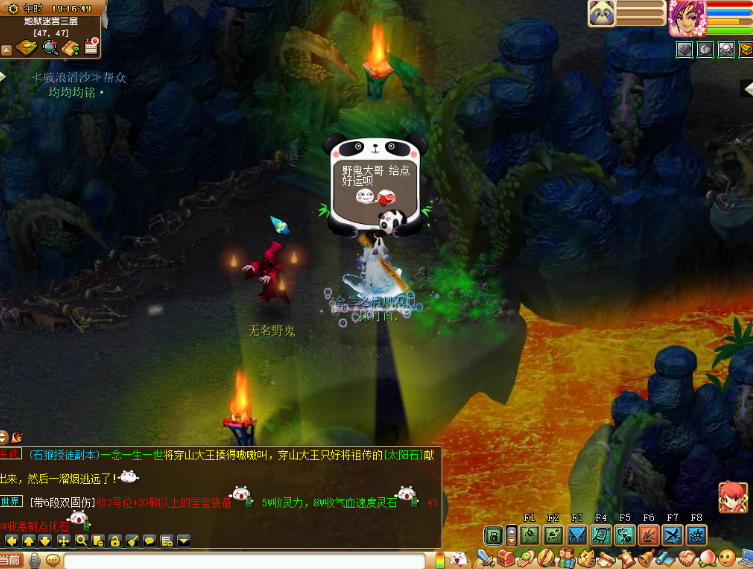Open the two-people team icon
The height and width of the screenshot is (569, 753).
click(x=565, y=558)
